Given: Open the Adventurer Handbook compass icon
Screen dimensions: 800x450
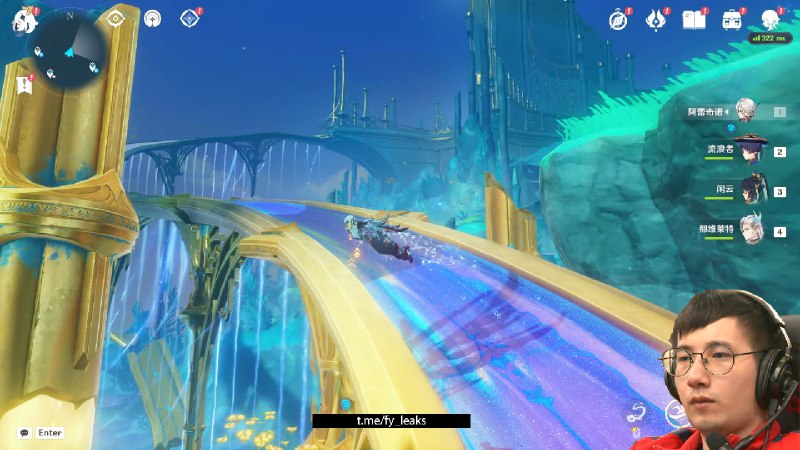Looking at the screenshot, I should [x=619, y=20].
